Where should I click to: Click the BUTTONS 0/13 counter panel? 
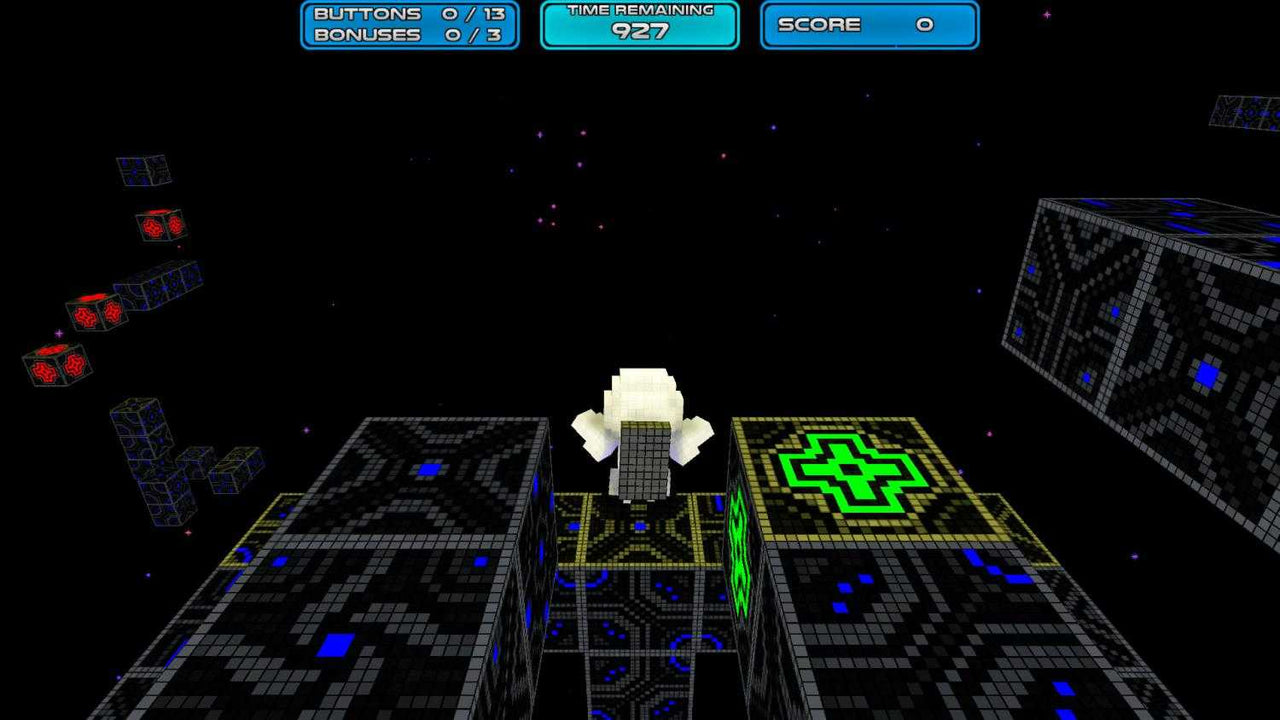(408, 15)
